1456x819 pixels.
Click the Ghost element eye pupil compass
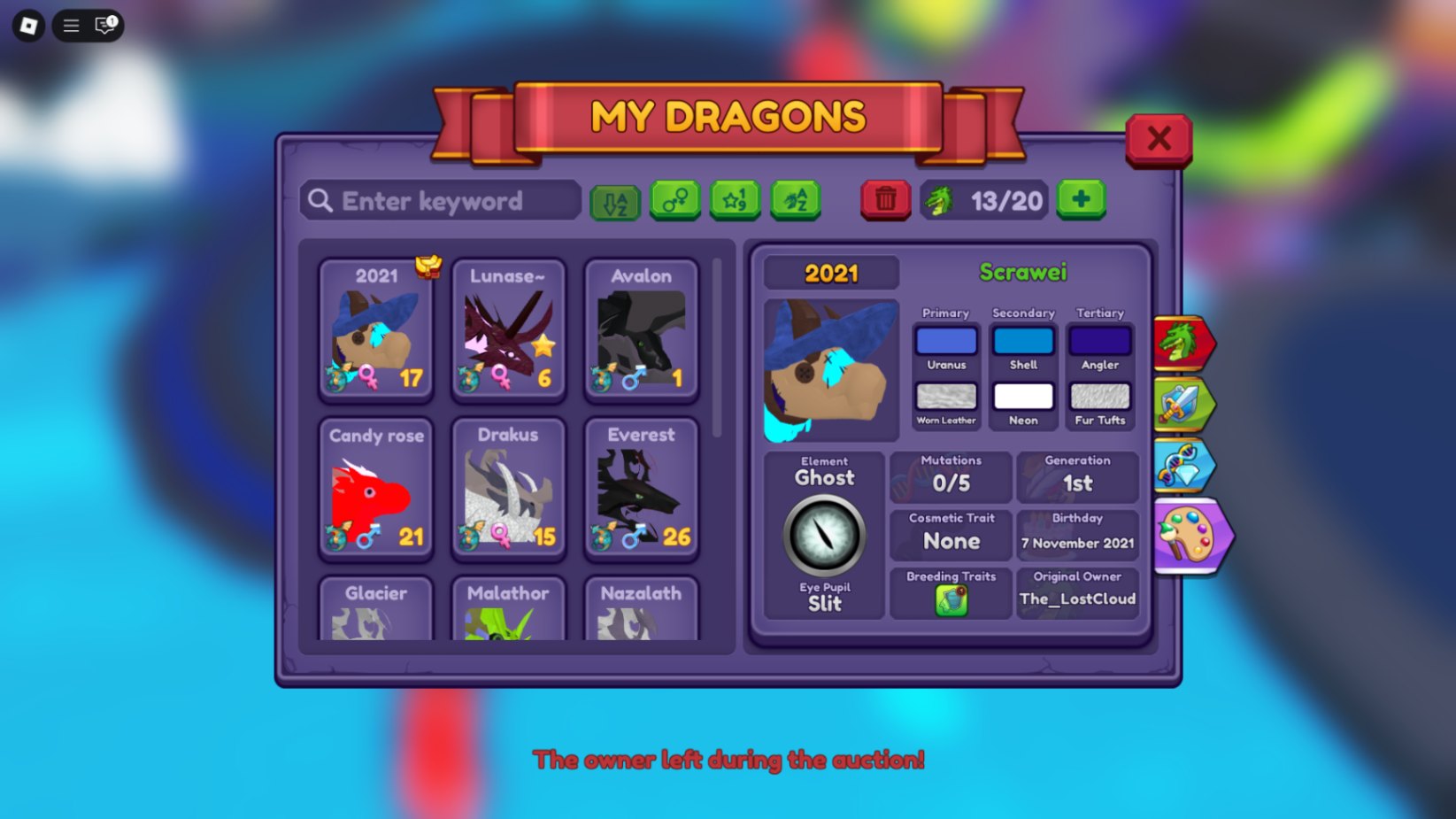click(824, 537)
